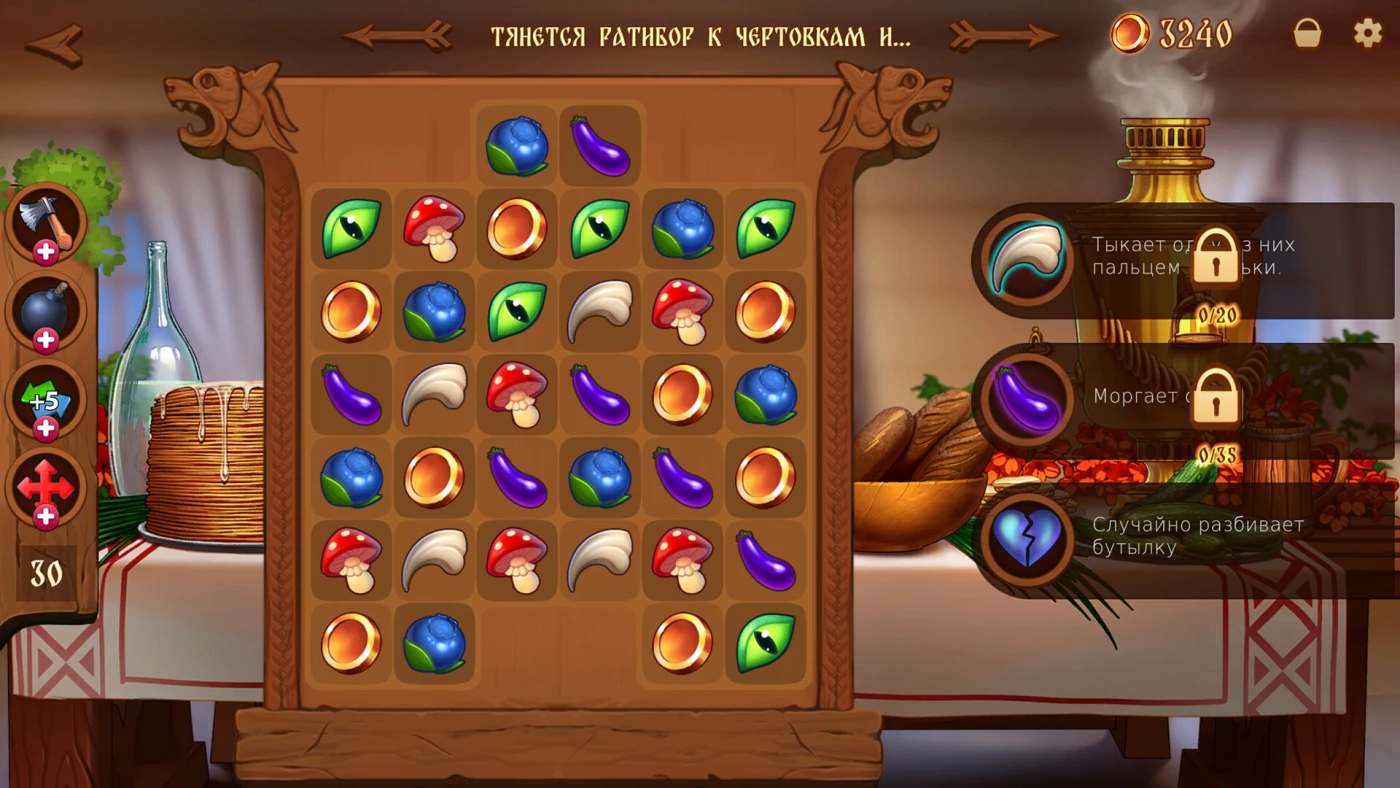The width and height of the screenshot is (1400, 788).
Task: Use the +5 moves booster
Action: tap(46, 400)
